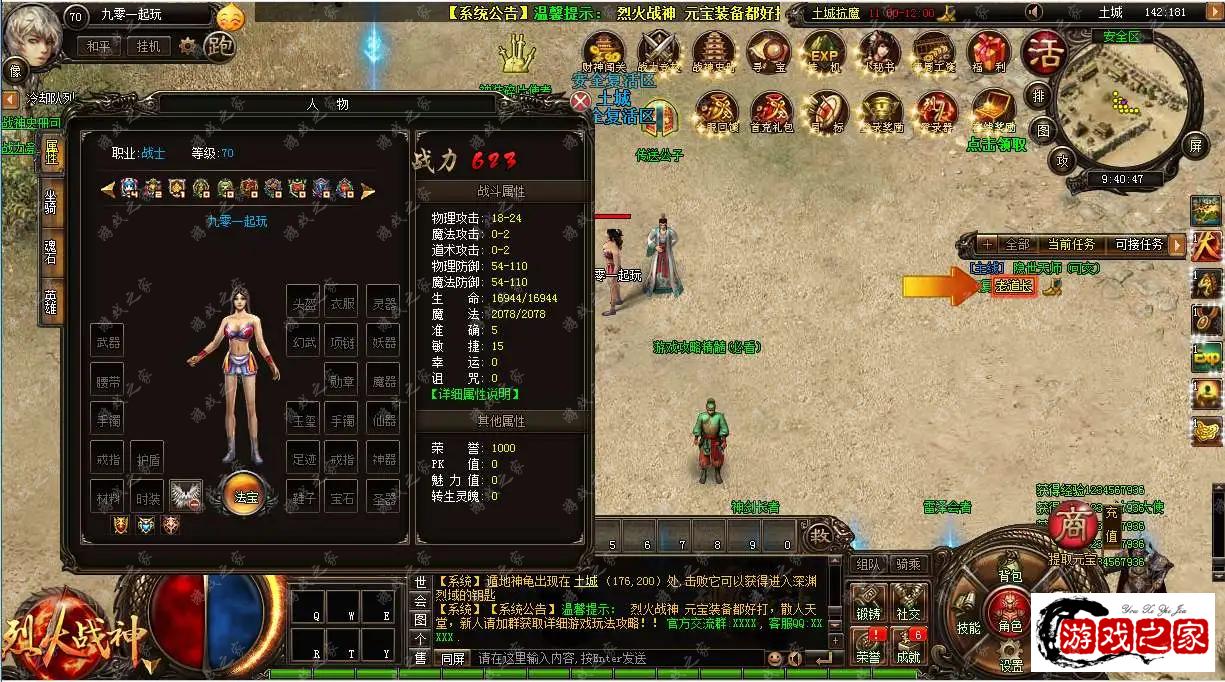The width and height of the screenshot is (1225, 682).
Task: Click the 和平 attack mode button
Action: [x=98, y=46]
